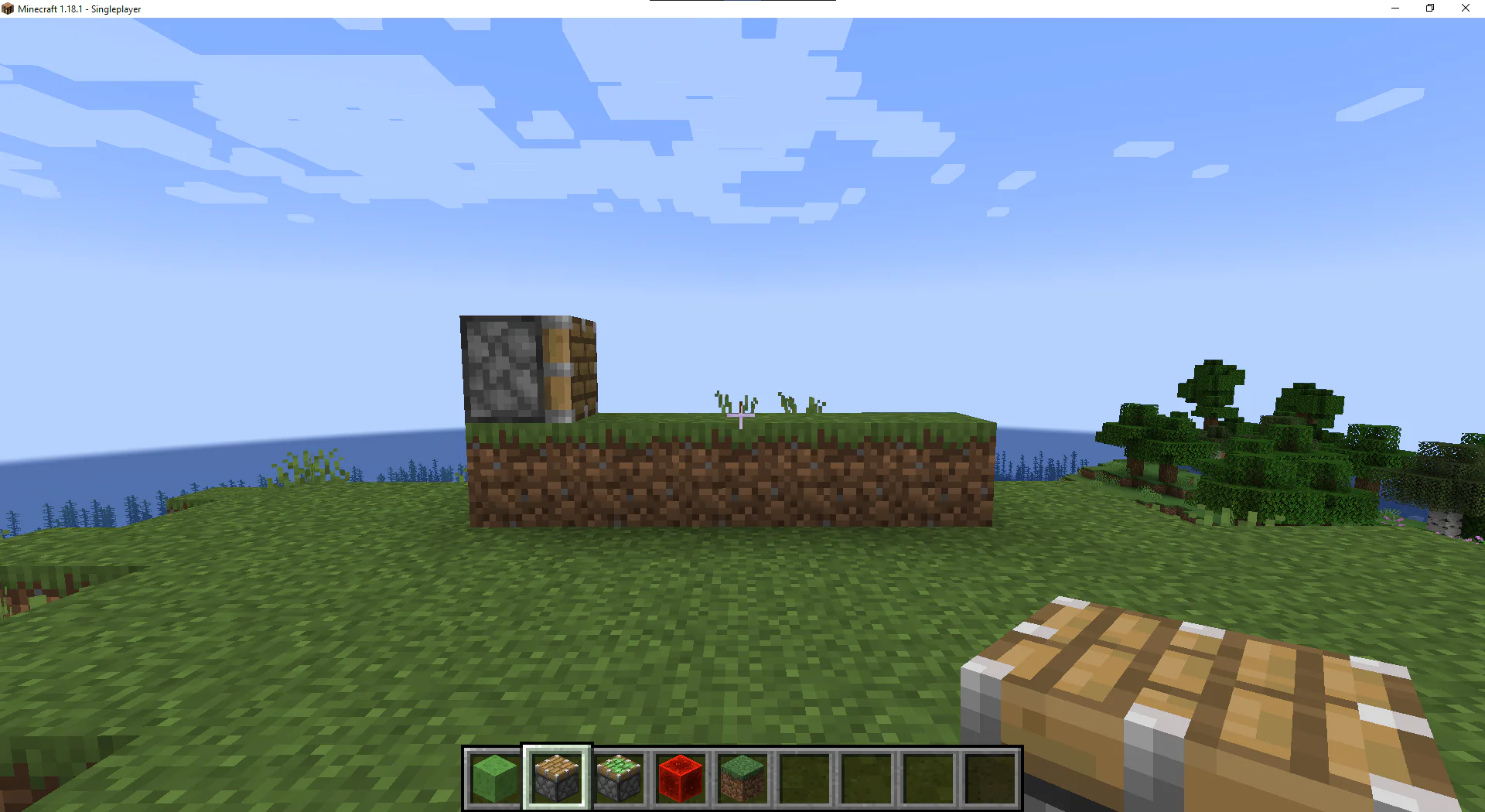This screenshot has width=1485, height=812.
Task: Select the grass block in the hotbar
Action: (x=742, y=777)
